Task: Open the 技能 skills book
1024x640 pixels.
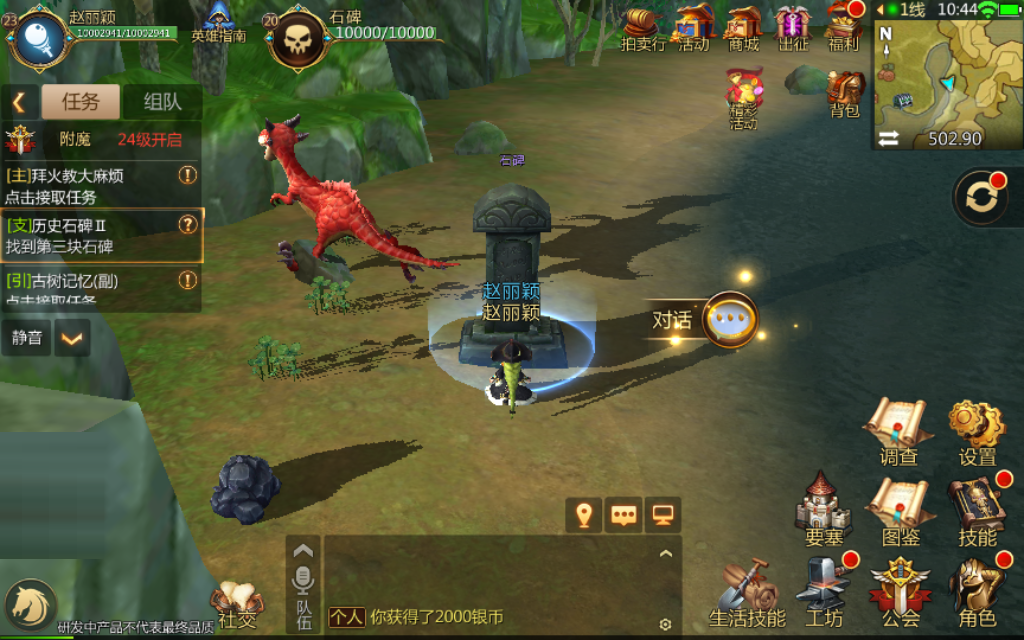Action: pos(977,511)
